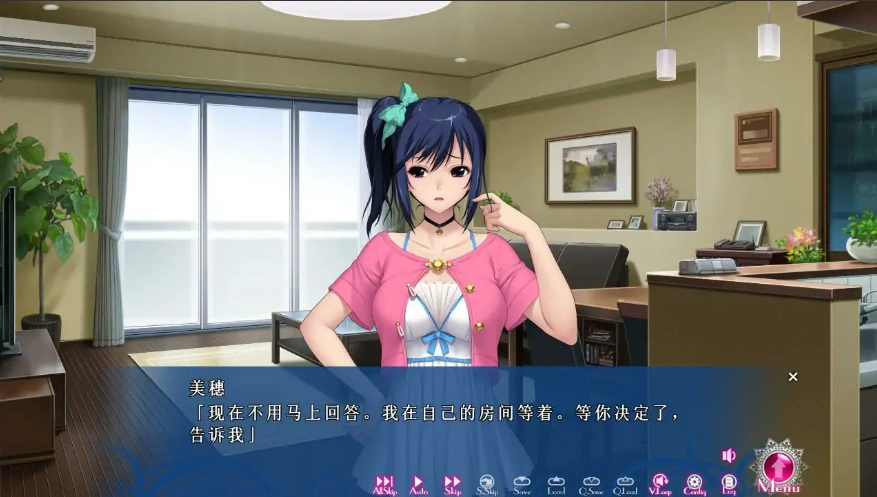This screenshot has width=877, height=497.
Task: Open the Load game screen
Action: pos(556,484)
